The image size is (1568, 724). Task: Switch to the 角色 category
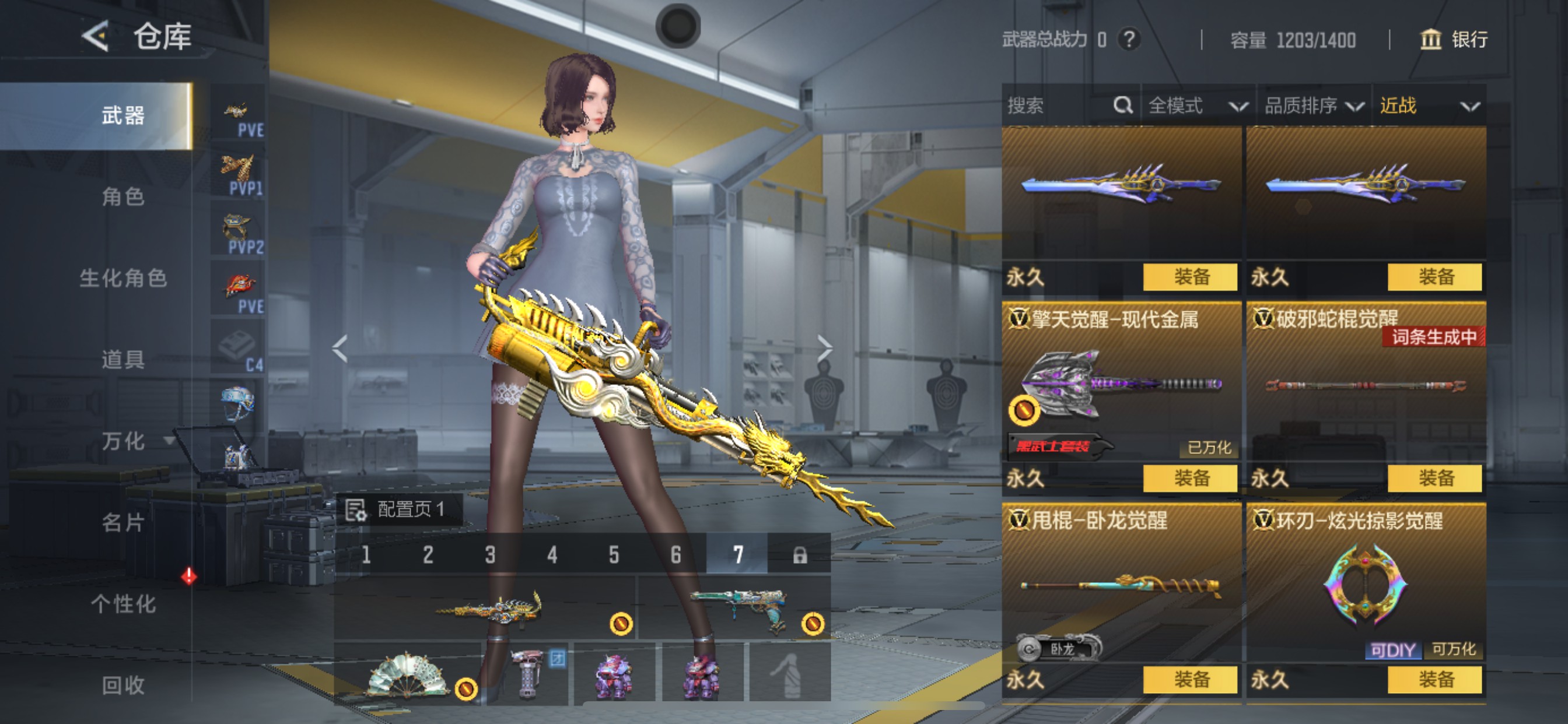(123, 196)
